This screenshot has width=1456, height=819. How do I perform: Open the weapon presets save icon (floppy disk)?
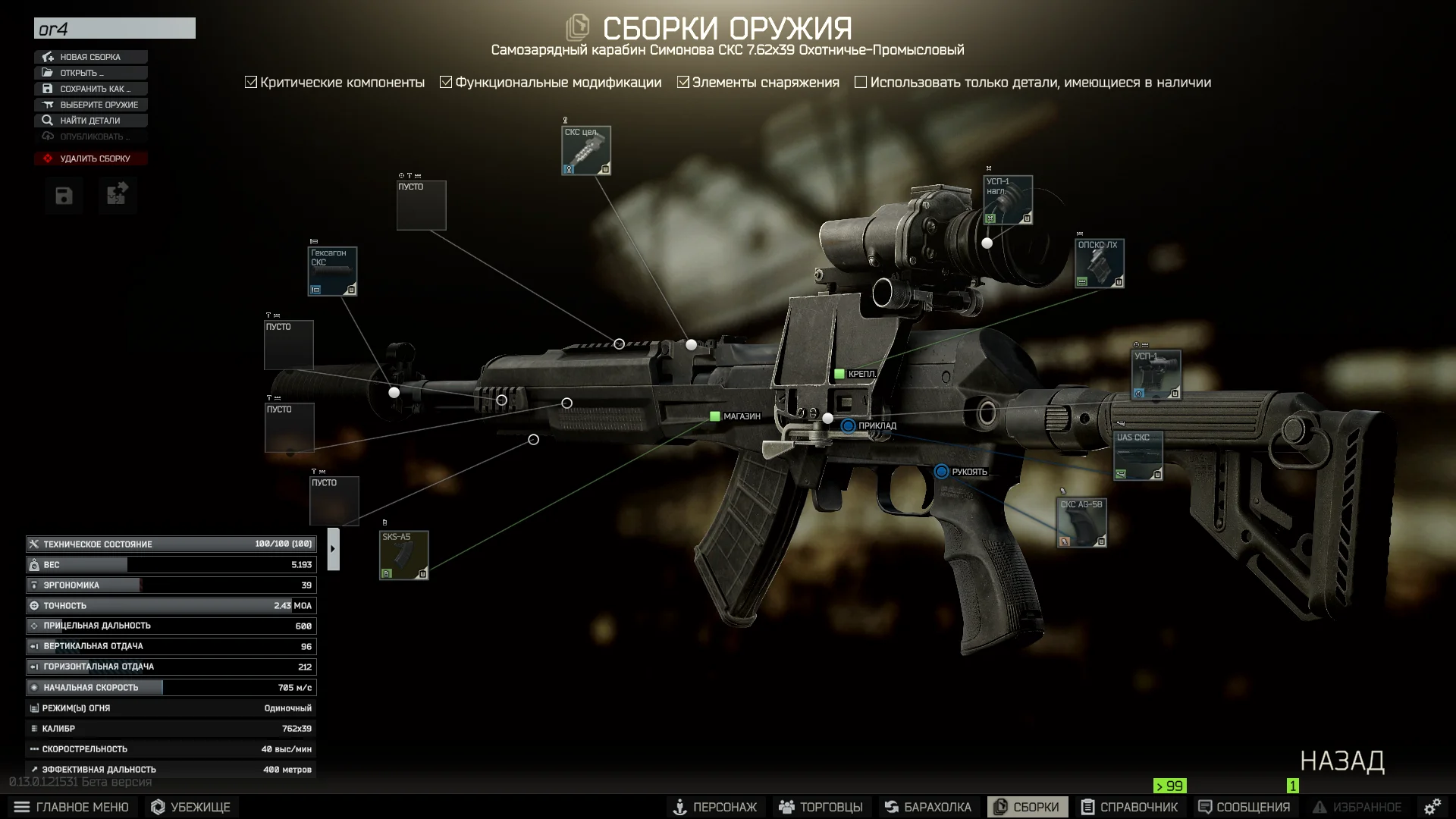(x=64, y=195)
